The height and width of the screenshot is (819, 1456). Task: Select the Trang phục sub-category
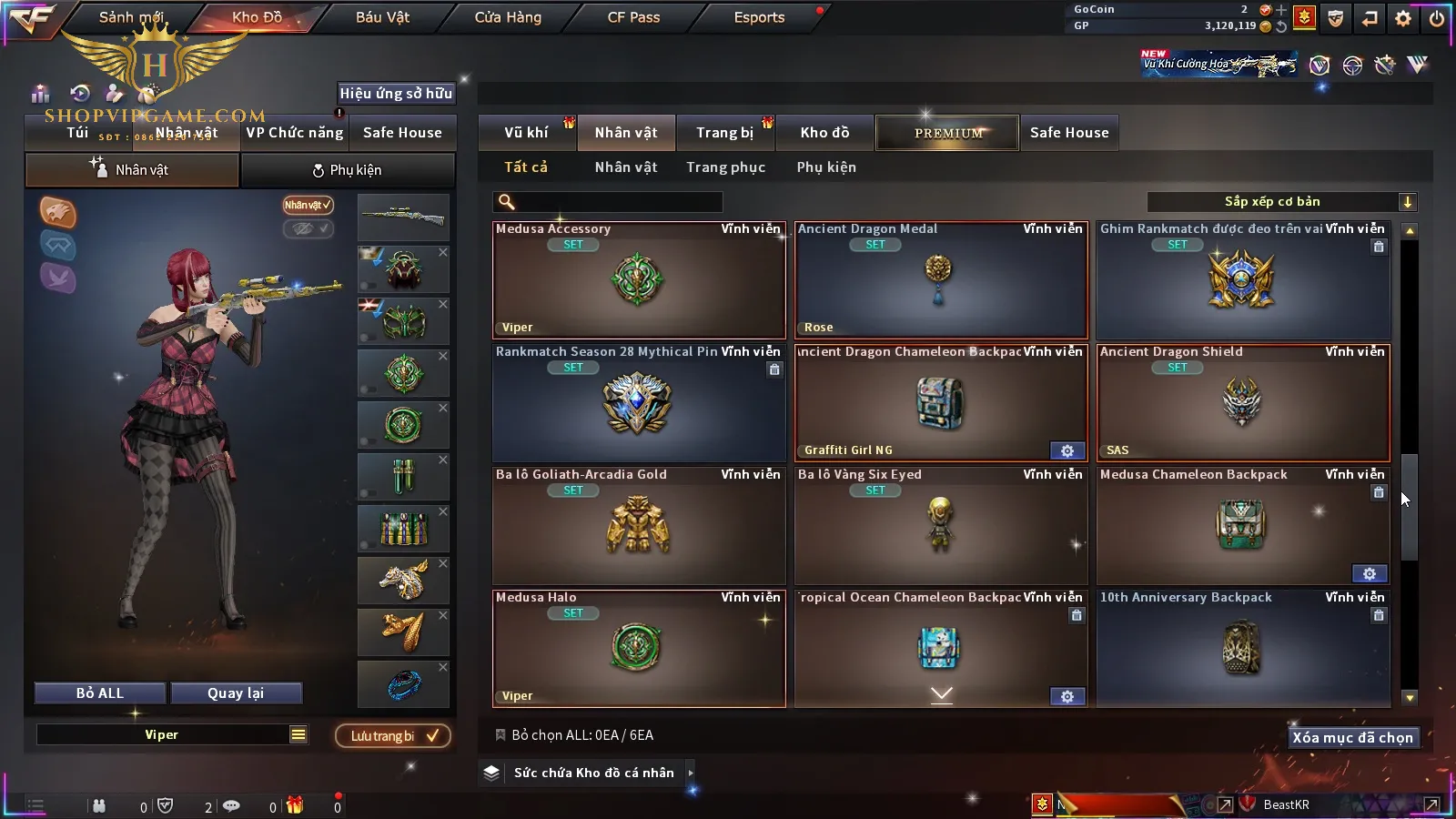point(725,167)
